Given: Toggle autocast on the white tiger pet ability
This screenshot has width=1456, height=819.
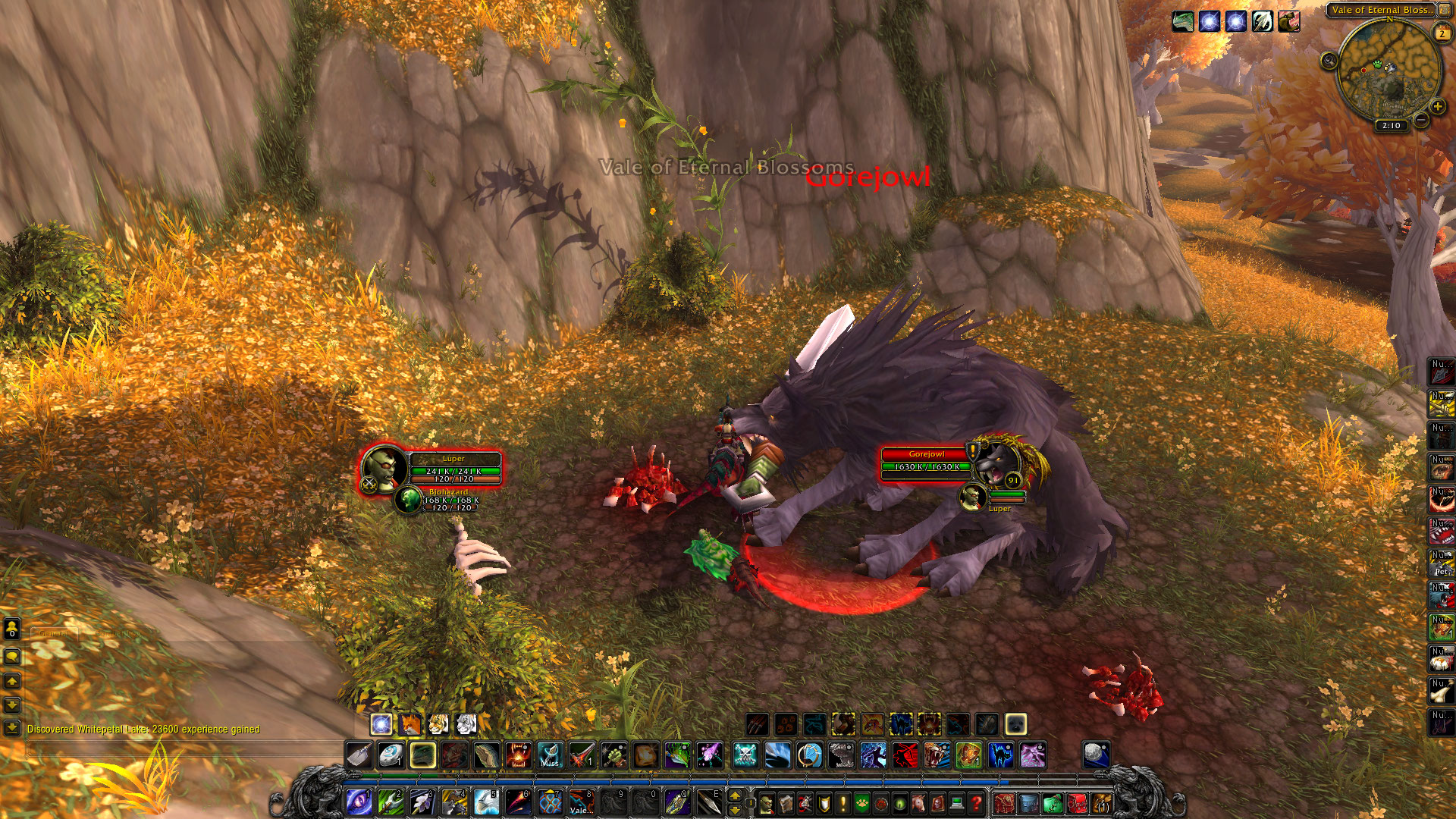Looking at the screenshot, I should [466, 723].
